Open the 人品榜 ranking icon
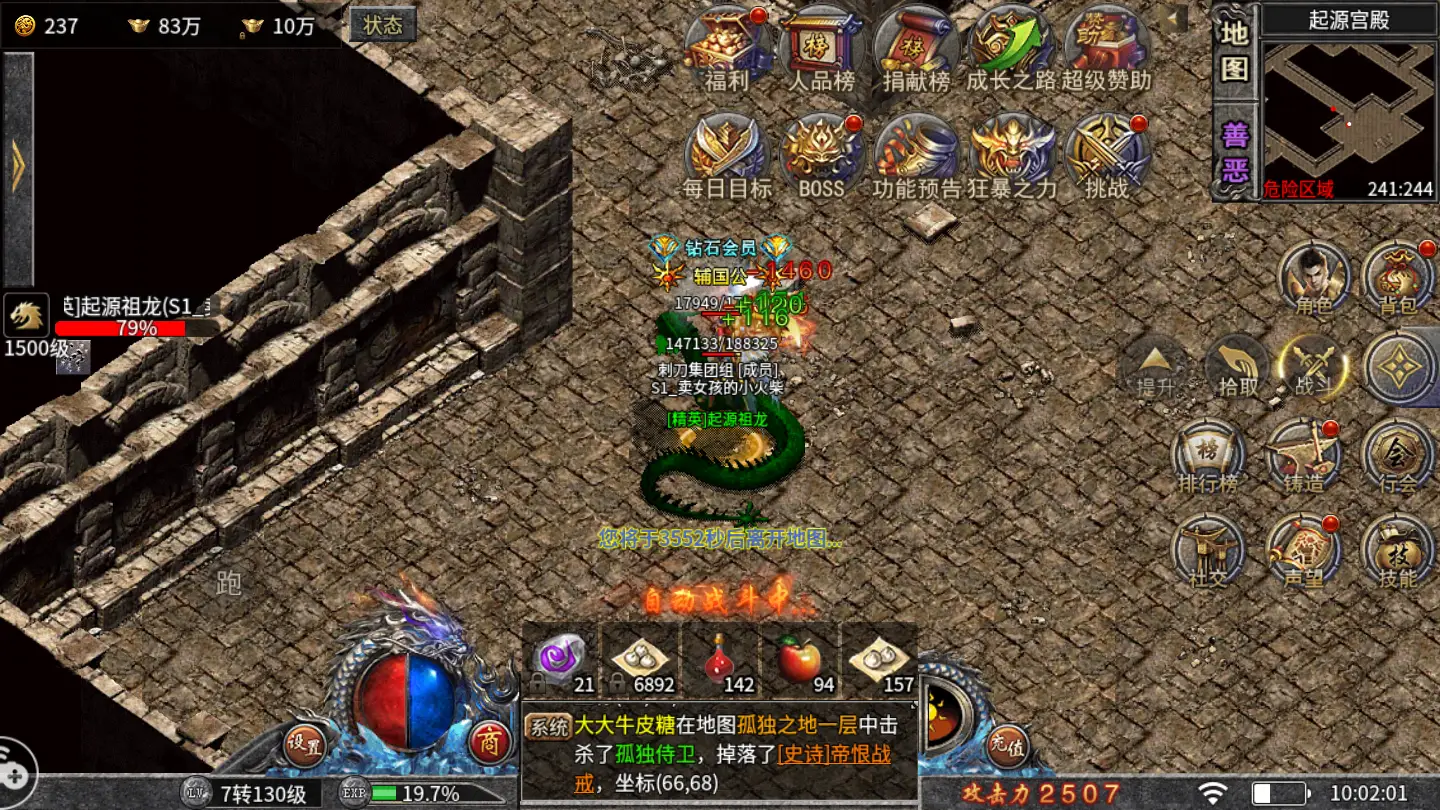 (x=821, y=45)
